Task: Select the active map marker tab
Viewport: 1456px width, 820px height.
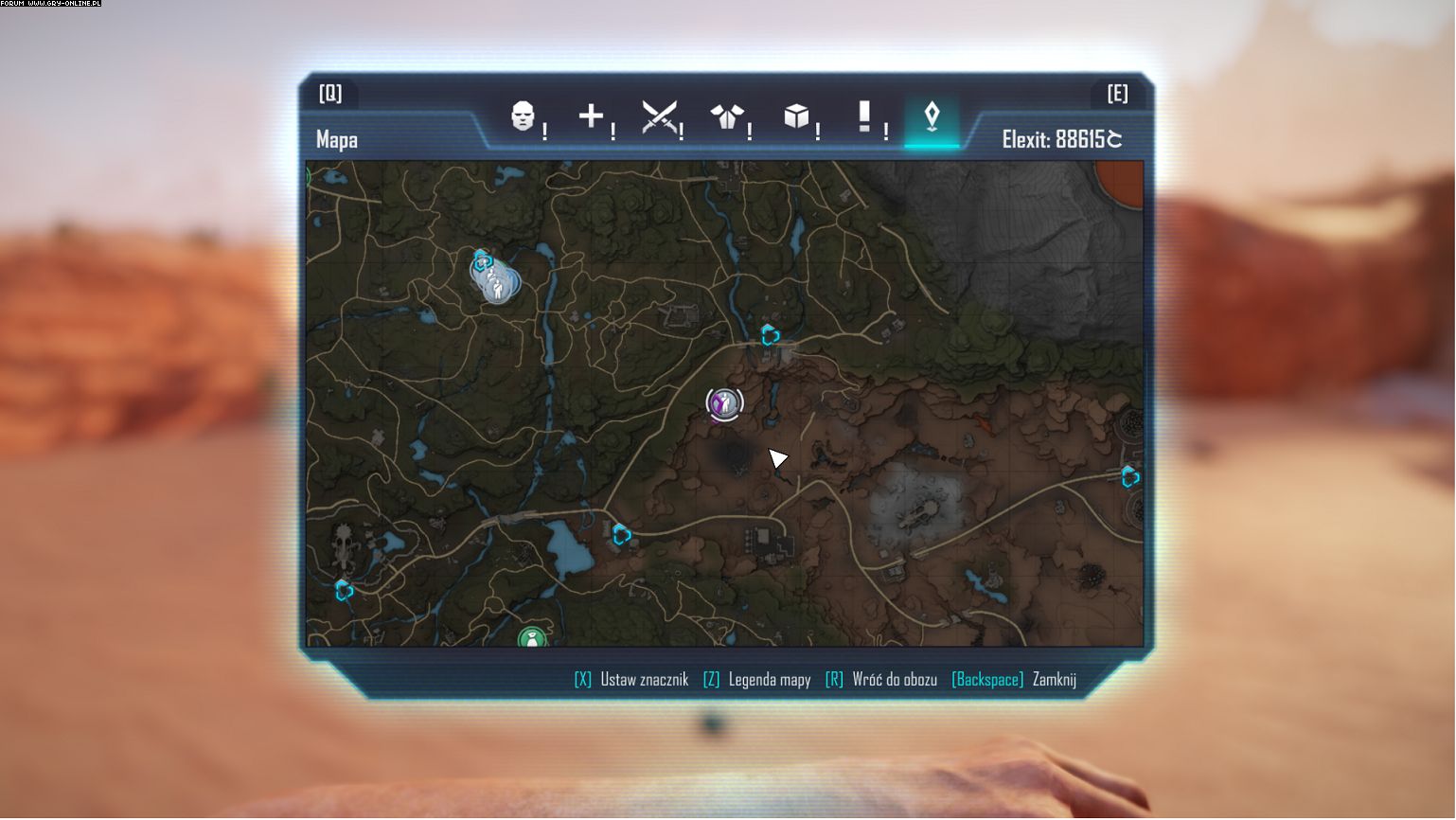Action: [x=932, y=117]
